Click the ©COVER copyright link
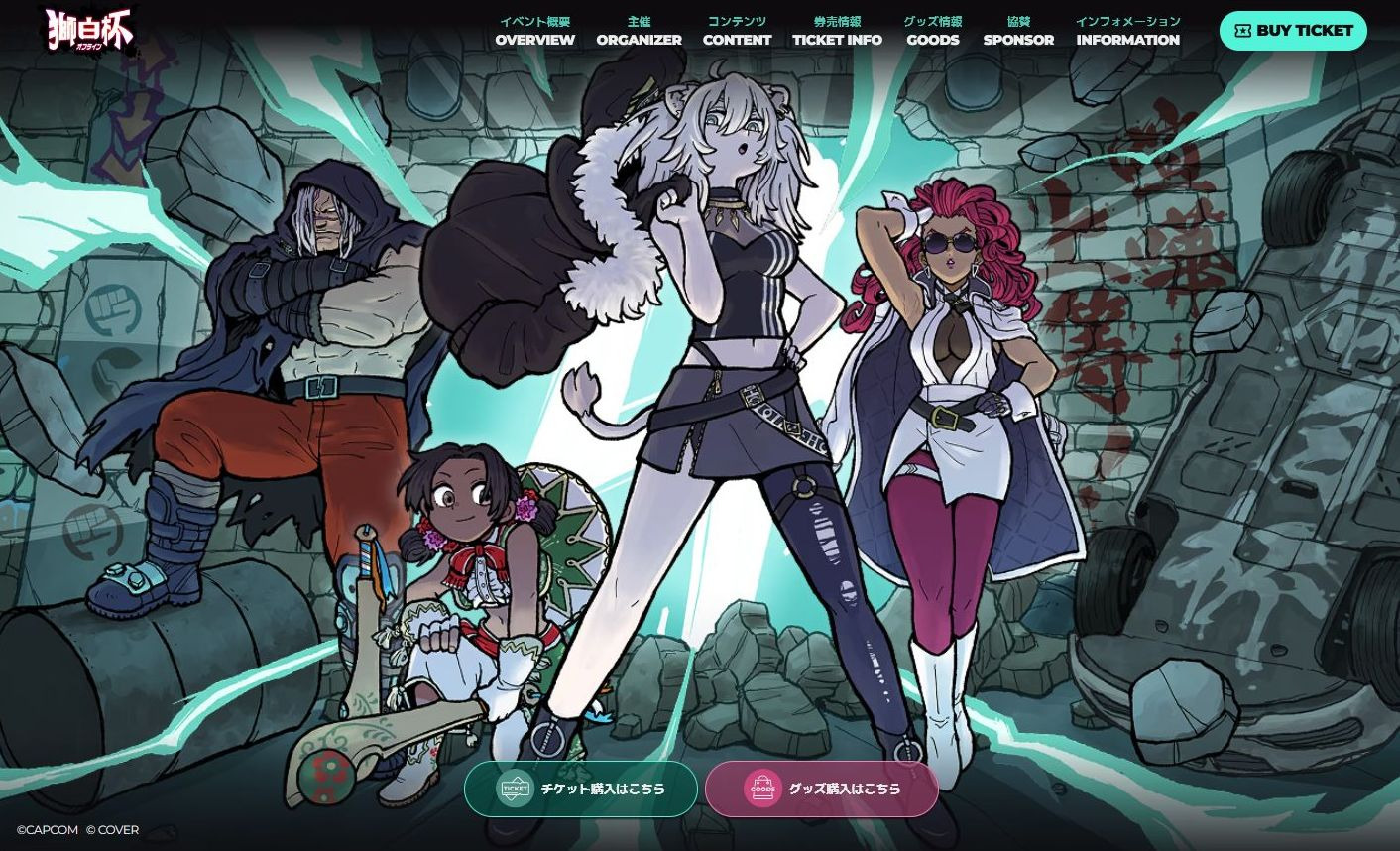Viewport: 1400px width, 851px height. [113, 829]
